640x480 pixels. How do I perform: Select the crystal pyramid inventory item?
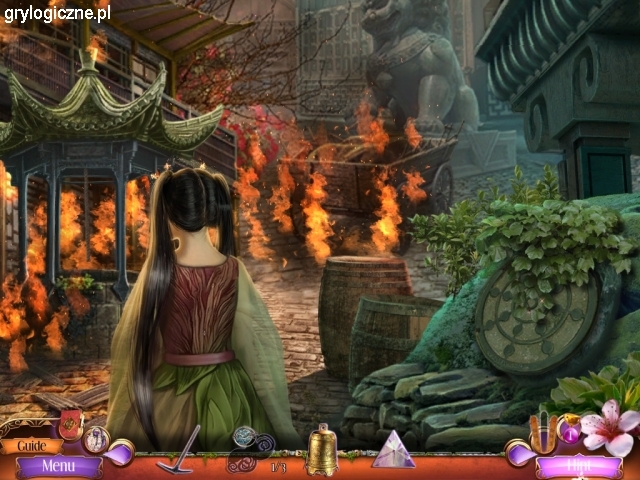(x=393, y=450)
